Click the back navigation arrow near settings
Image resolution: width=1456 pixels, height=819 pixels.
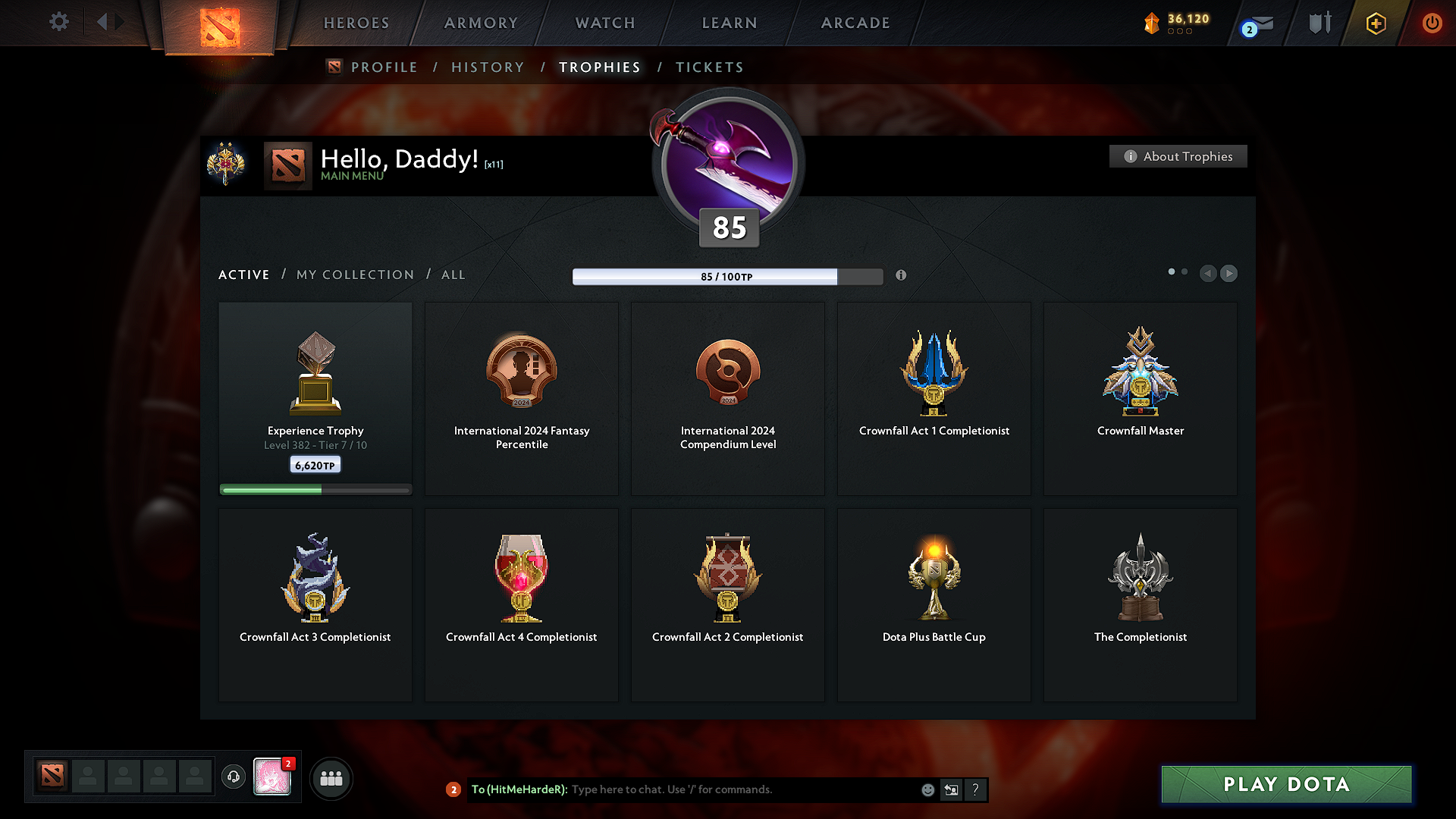pos(104,22)
